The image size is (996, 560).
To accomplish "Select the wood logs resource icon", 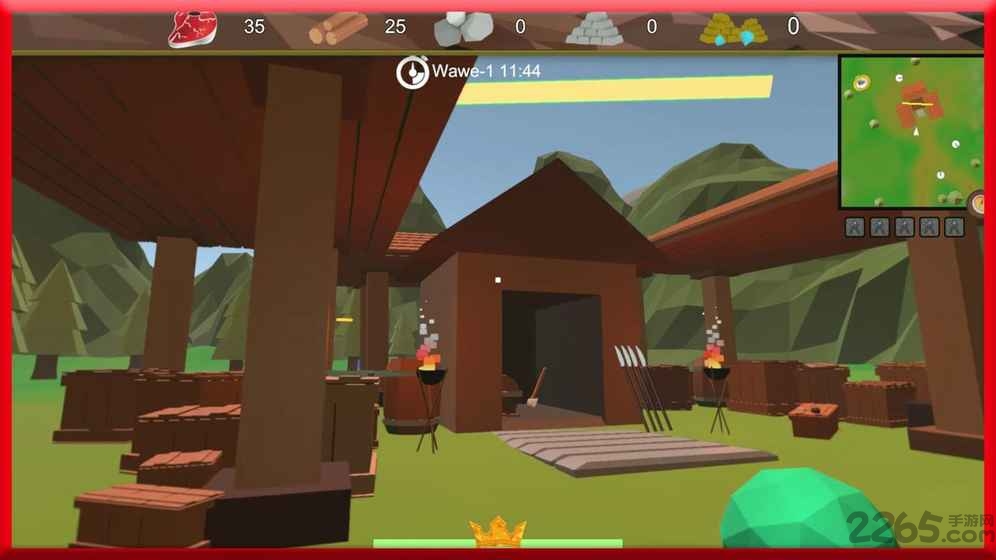I will [x=337, y=28].
